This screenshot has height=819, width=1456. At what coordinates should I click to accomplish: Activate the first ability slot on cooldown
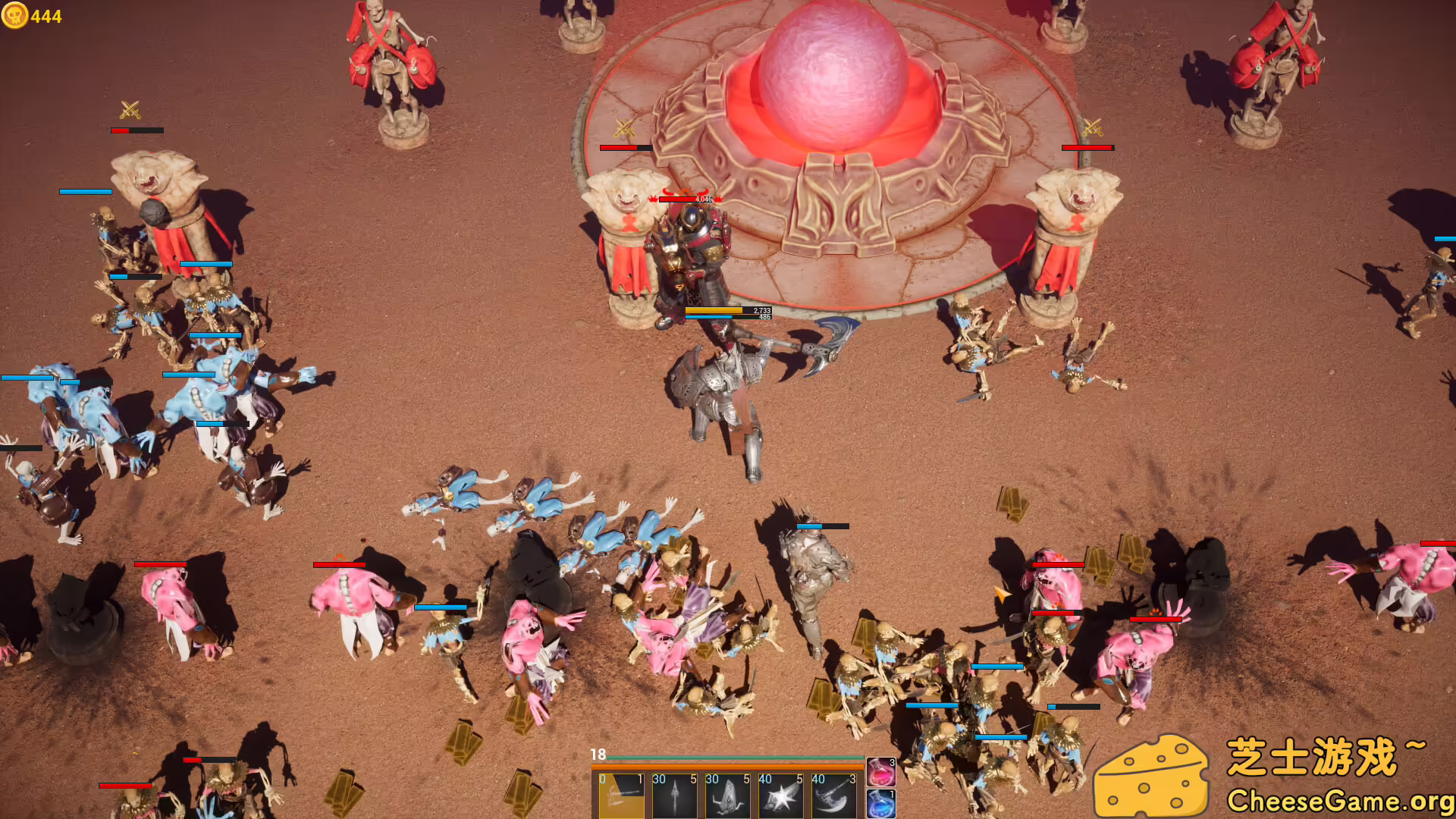pos(621,796)
